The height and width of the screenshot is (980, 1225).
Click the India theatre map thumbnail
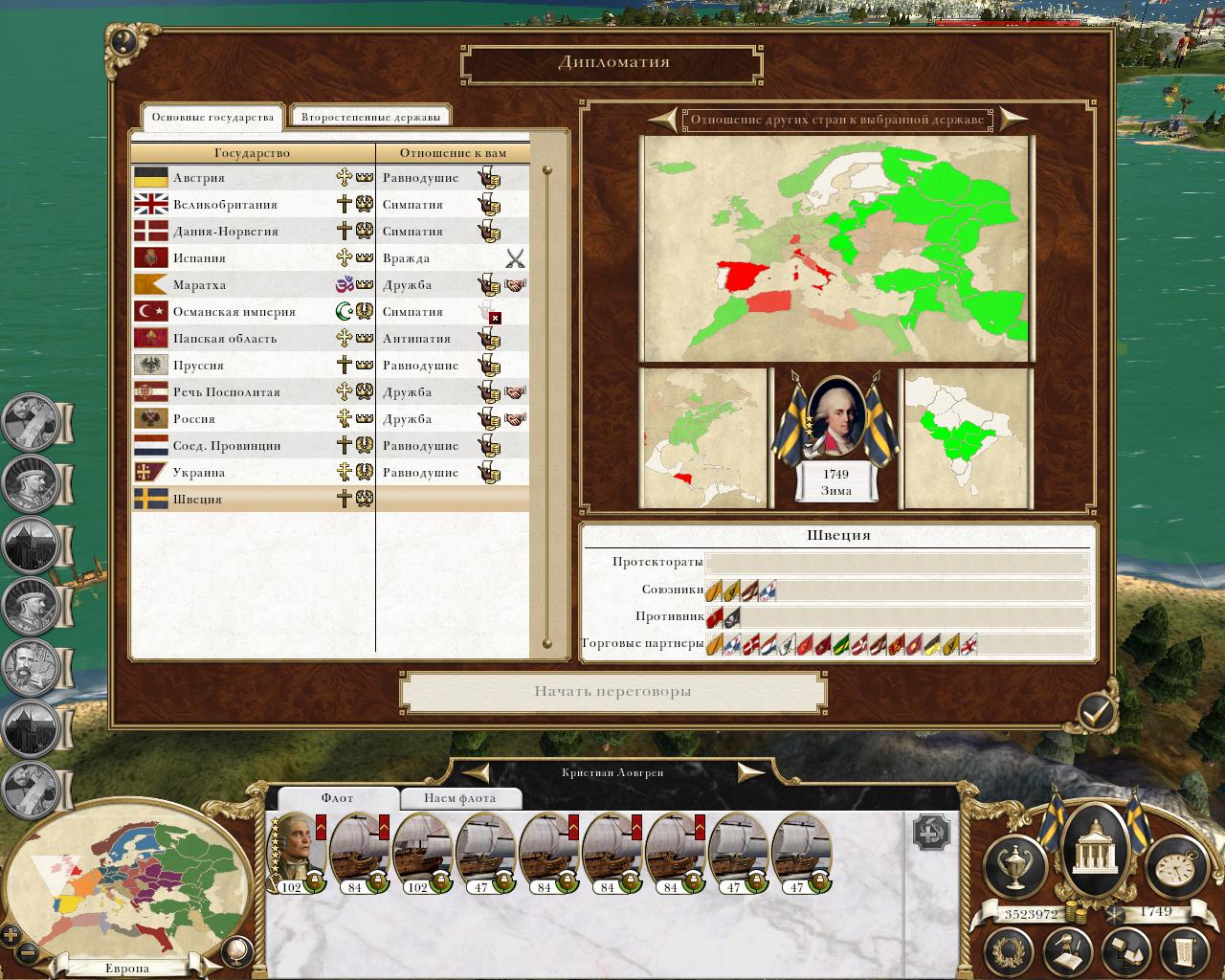tap(968, 438)
